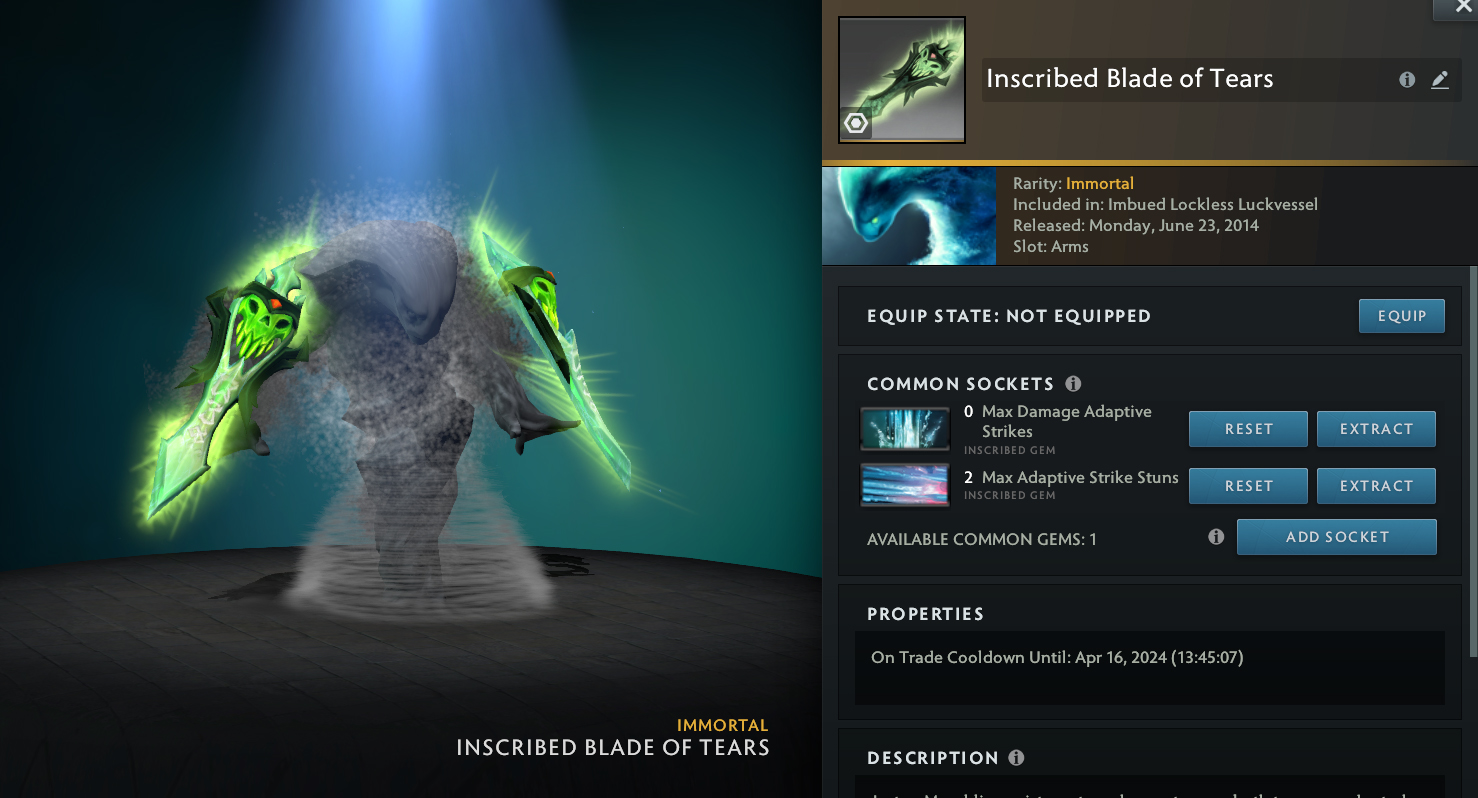Viewport: 1478px width, 798px height.
Task: Select the Max Damage Adaptive Strikes gem icon
Action: tap(905, 429)
